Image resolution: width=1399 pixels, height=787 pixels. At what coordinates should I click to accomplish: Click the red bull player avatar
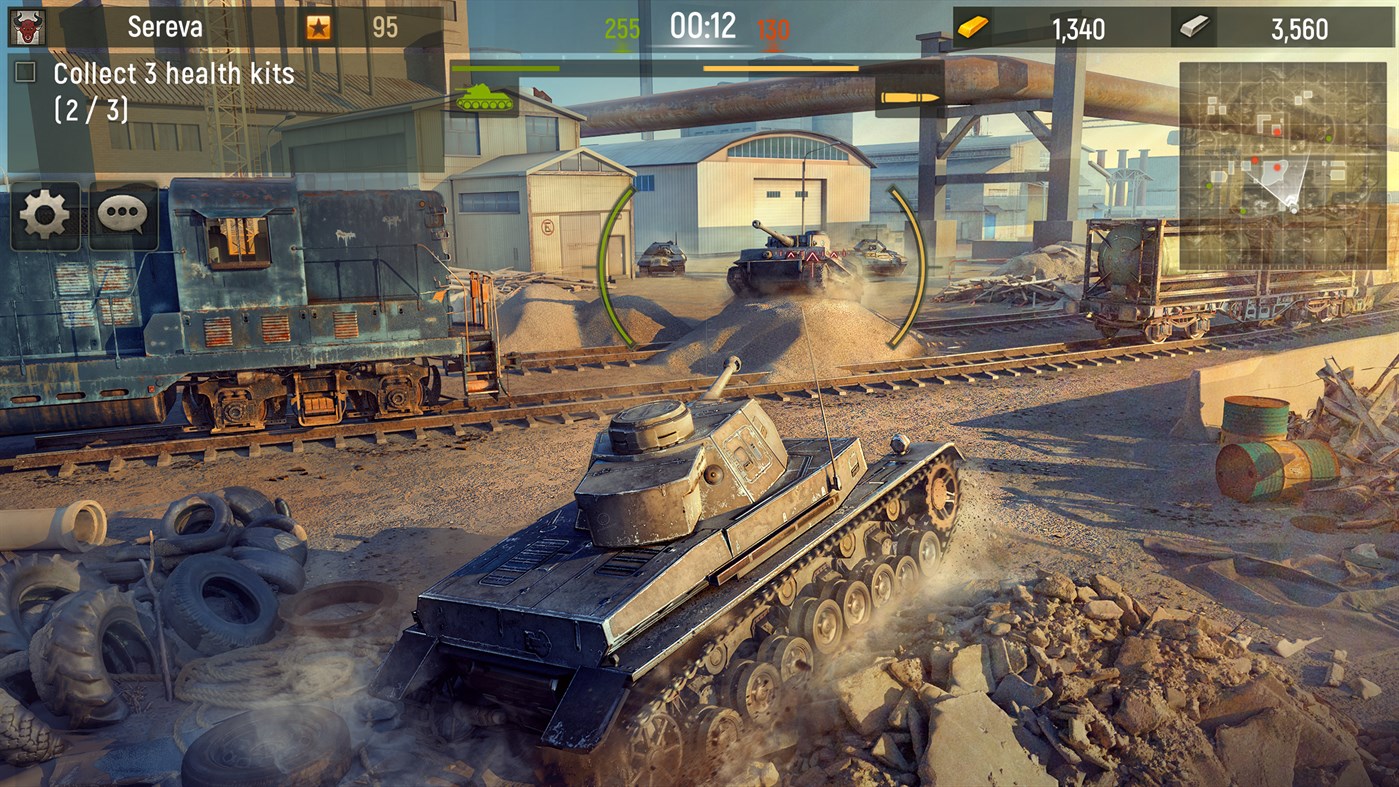tap(25, 24)
